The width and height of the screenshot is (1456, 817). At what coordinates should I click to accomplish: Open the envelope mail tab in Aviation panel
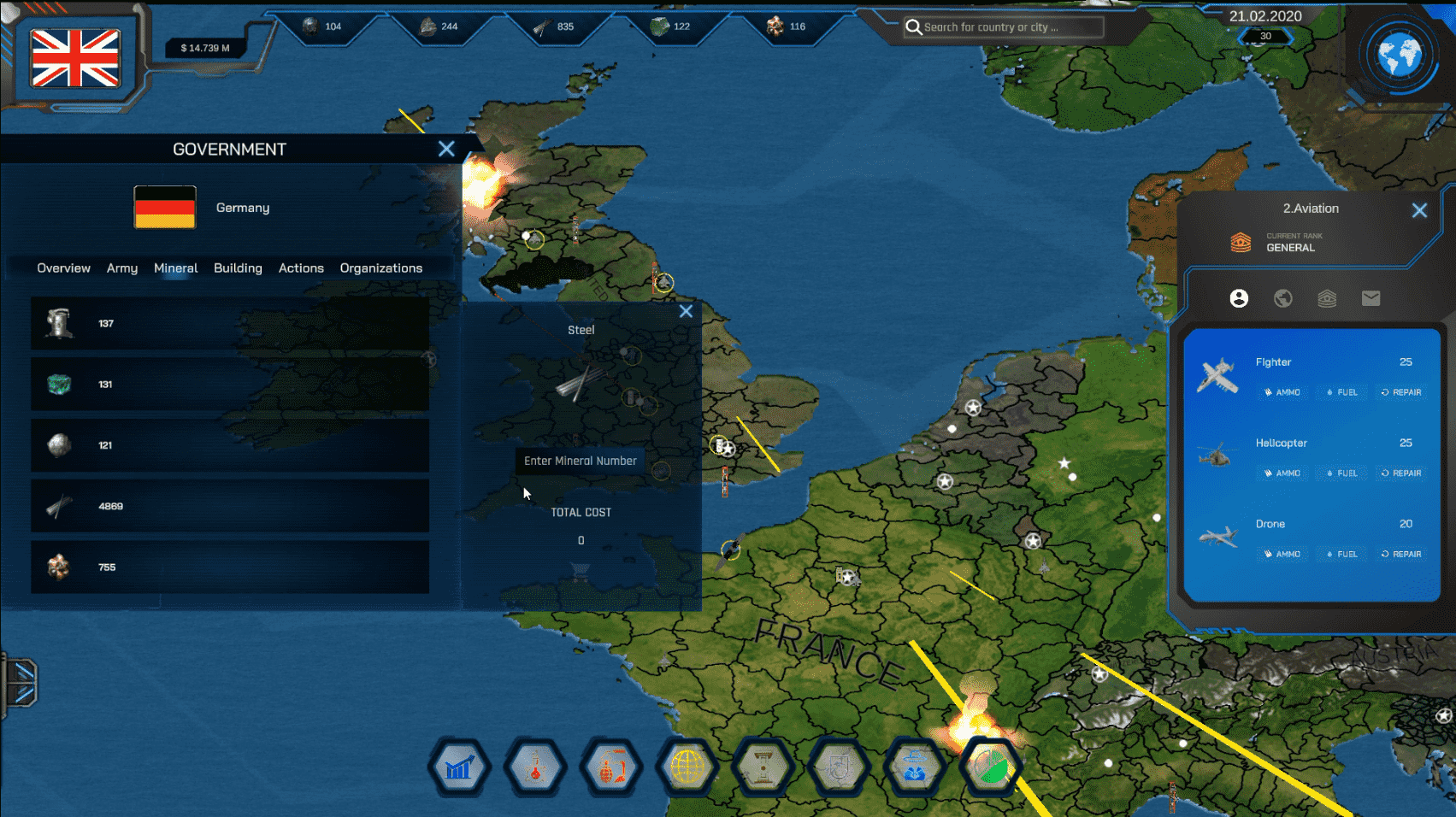point(1371,298)
